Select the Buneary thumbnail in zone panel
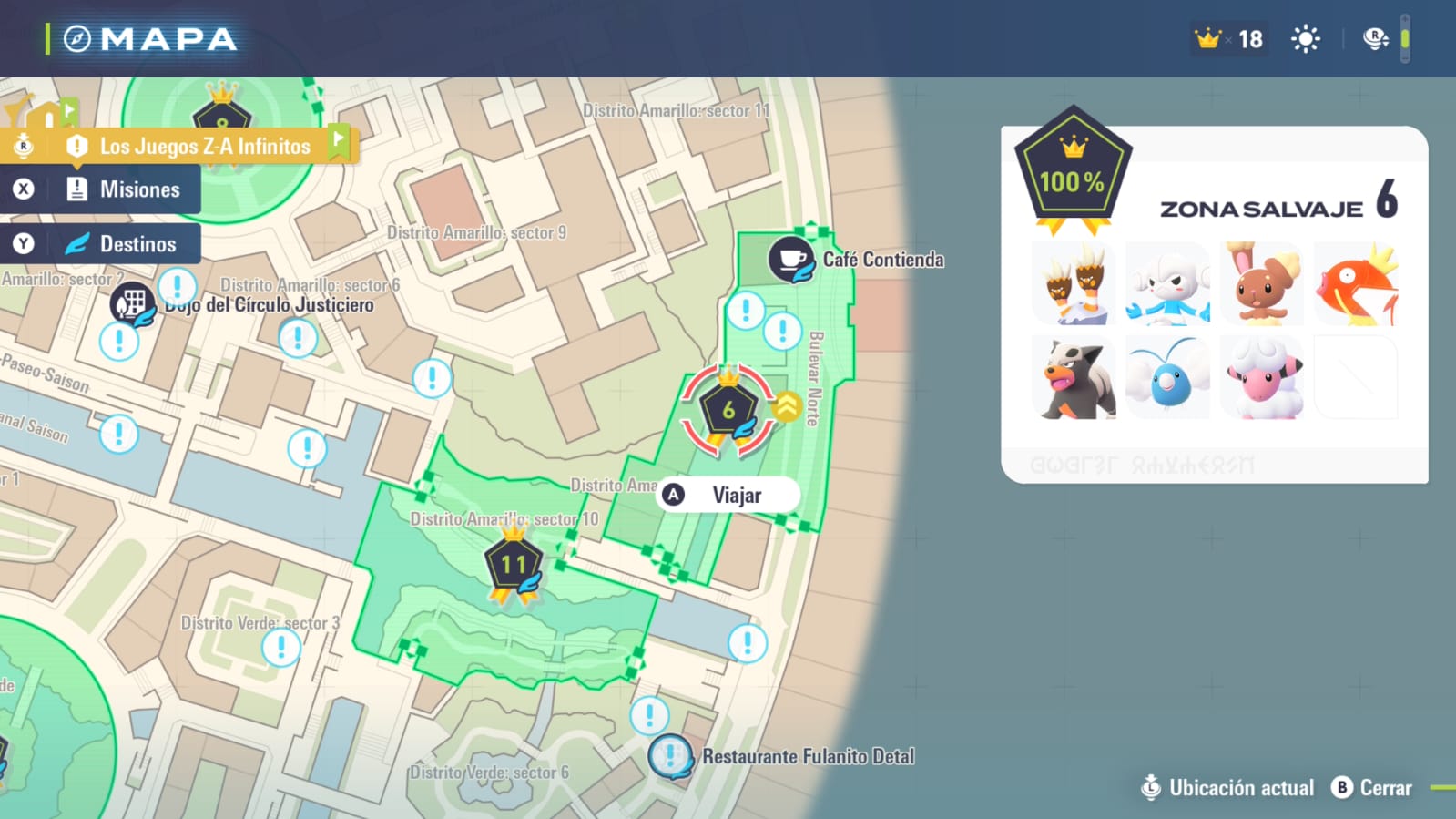 point(1261,284)
